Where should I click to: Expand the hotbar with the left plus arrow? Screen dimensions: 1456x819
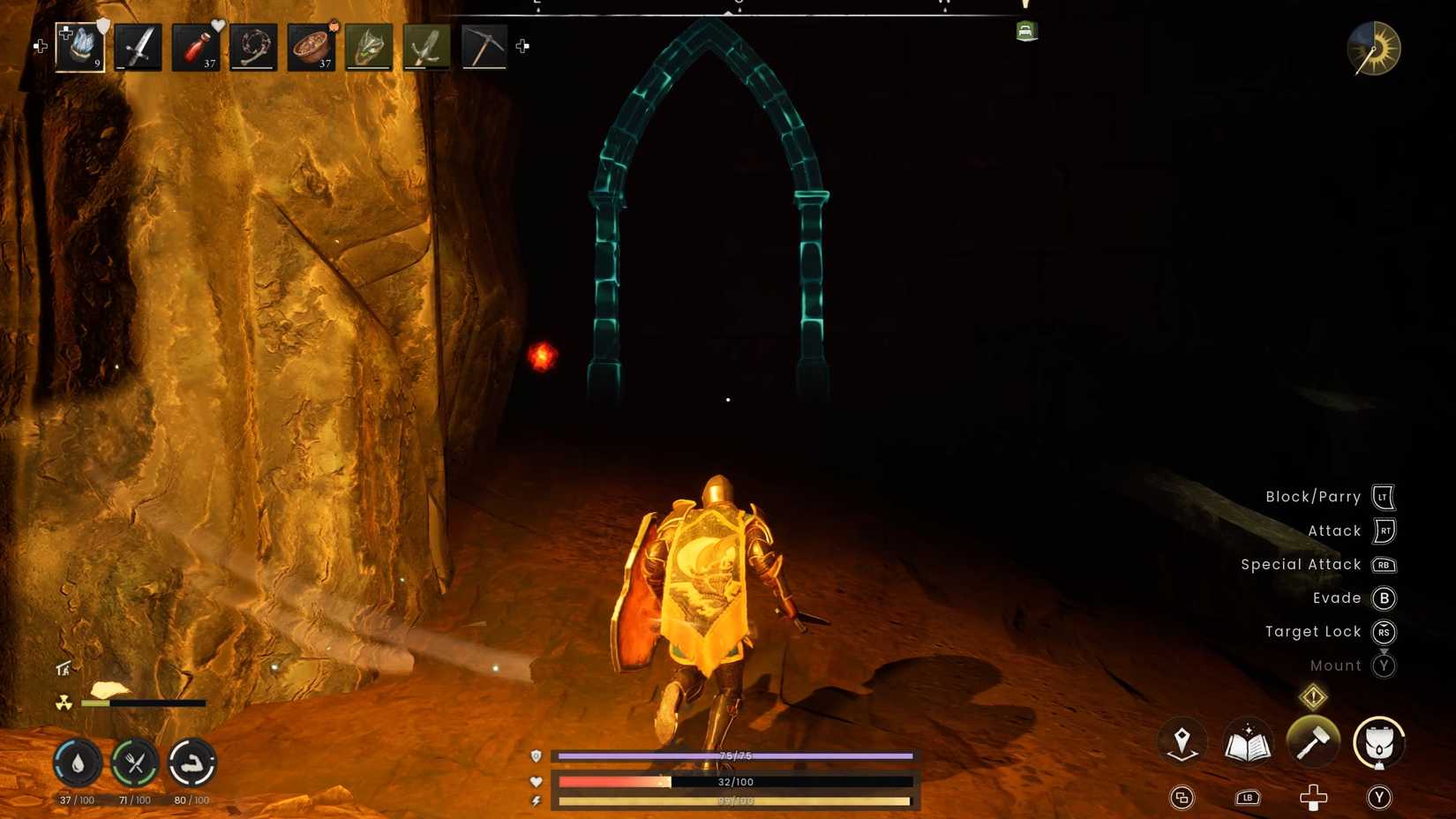[41, 46]
